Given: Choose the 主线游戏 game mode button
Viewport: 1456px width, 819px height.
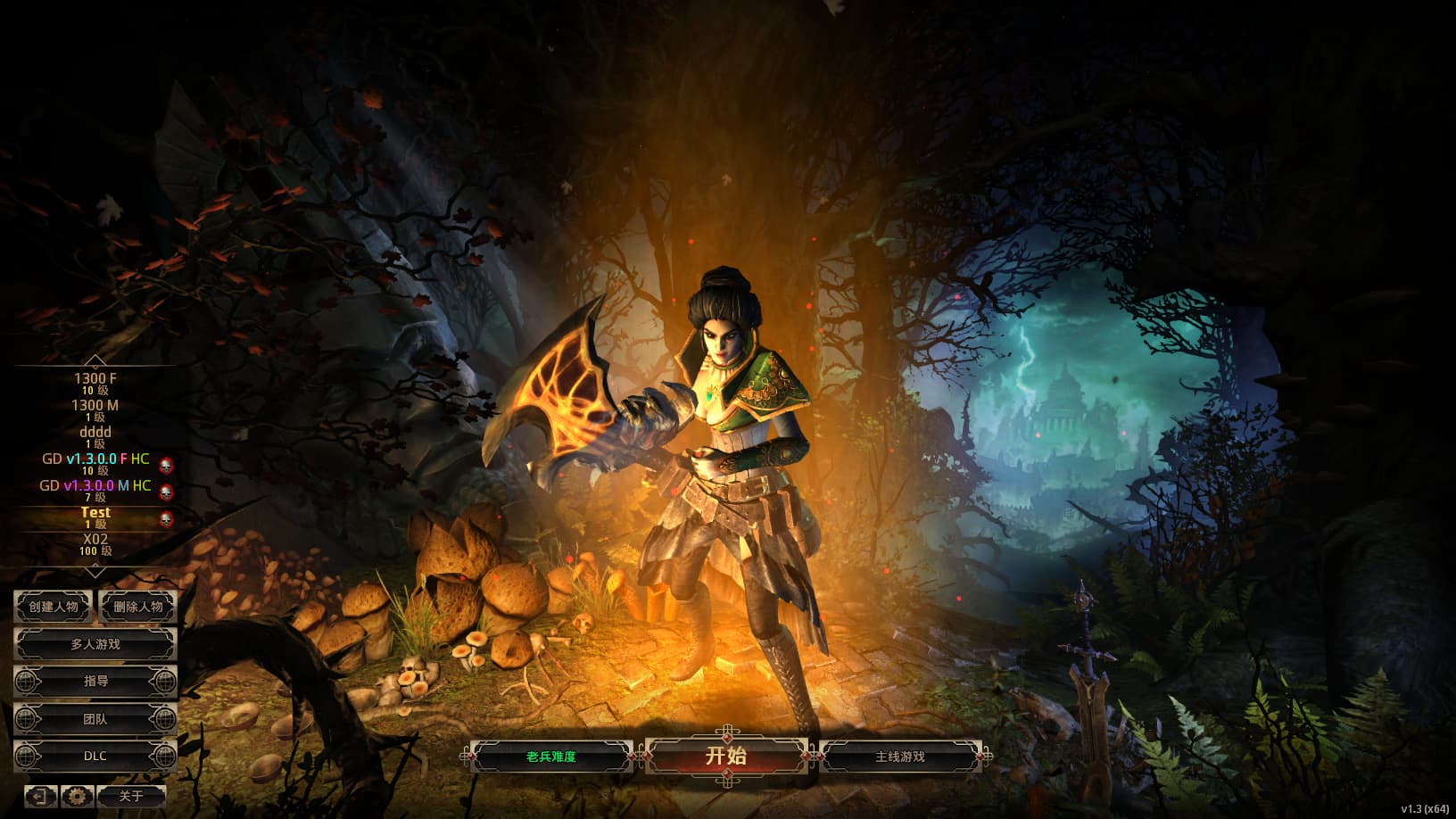Looking at the screenshot, I should [899, 757].
